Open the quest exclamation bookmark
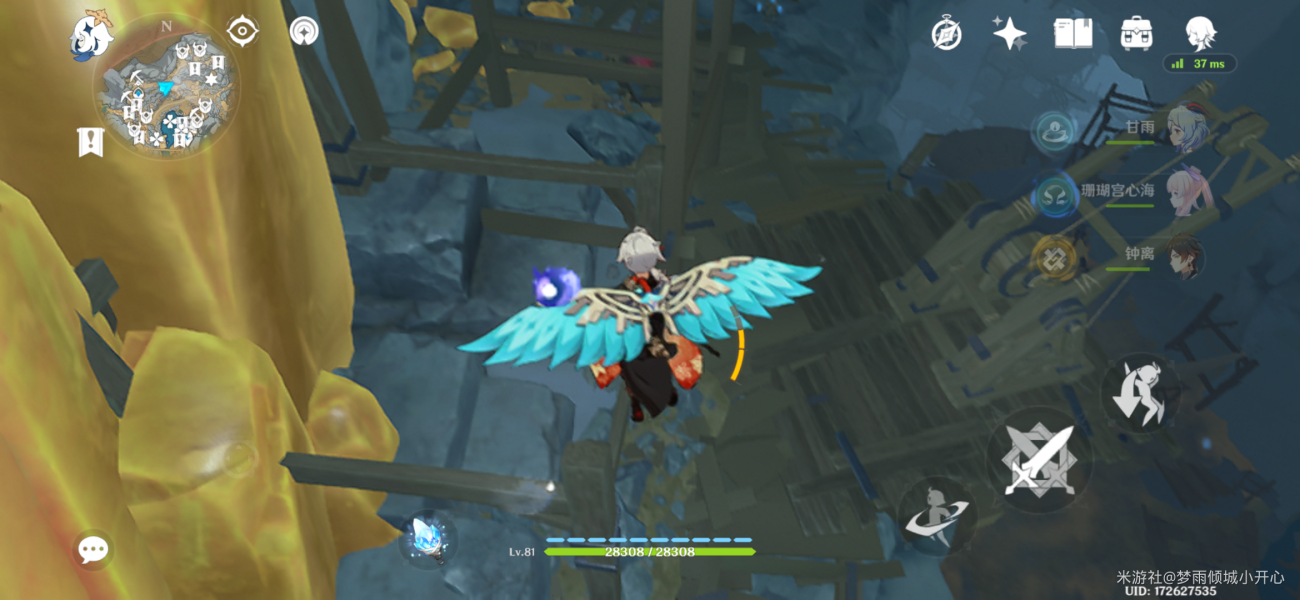This screenshot has width=1300, height=600. coord(91,142)
